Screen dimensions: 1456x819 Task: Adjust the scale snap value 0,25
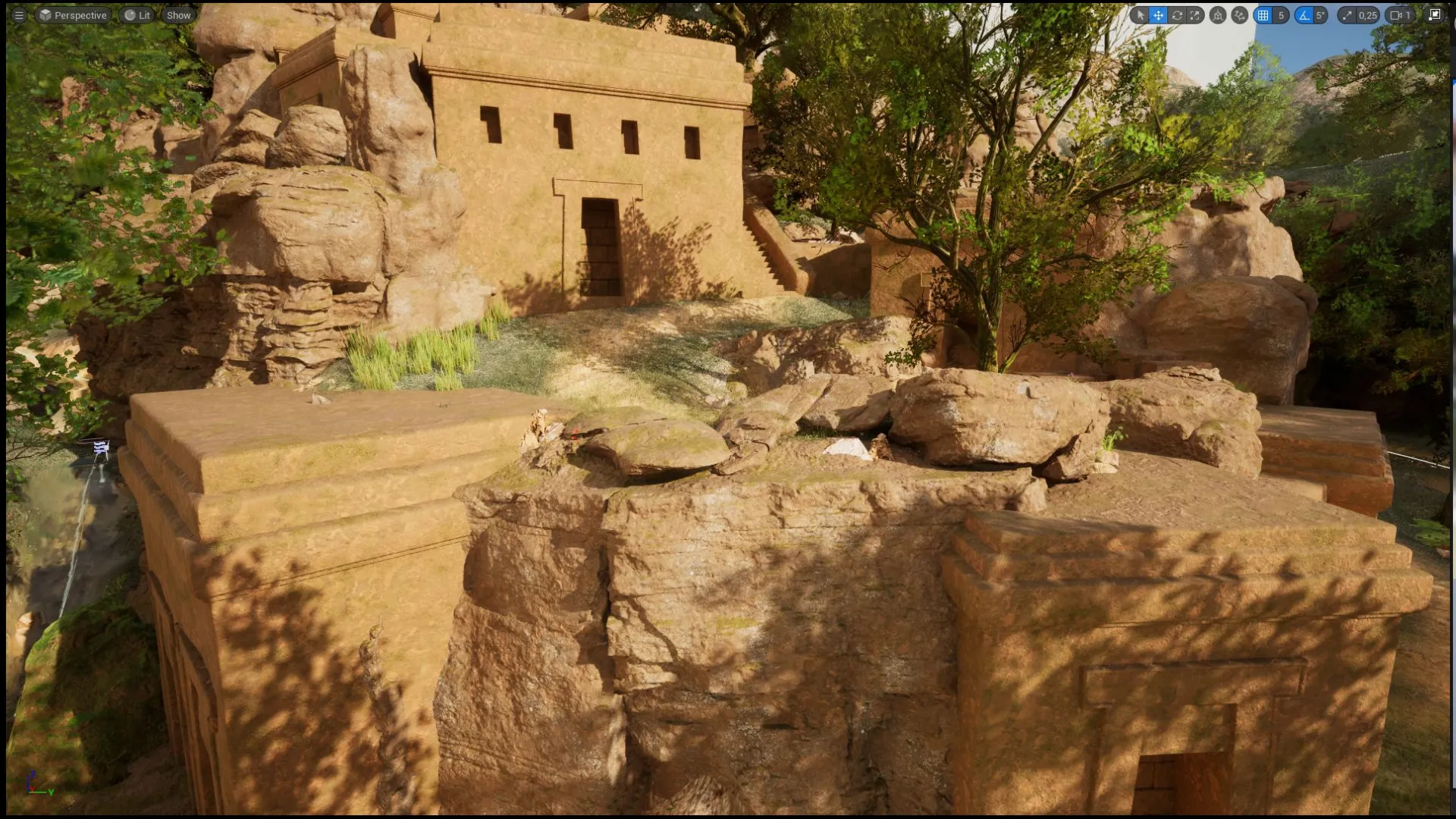tap(1367, 15)
